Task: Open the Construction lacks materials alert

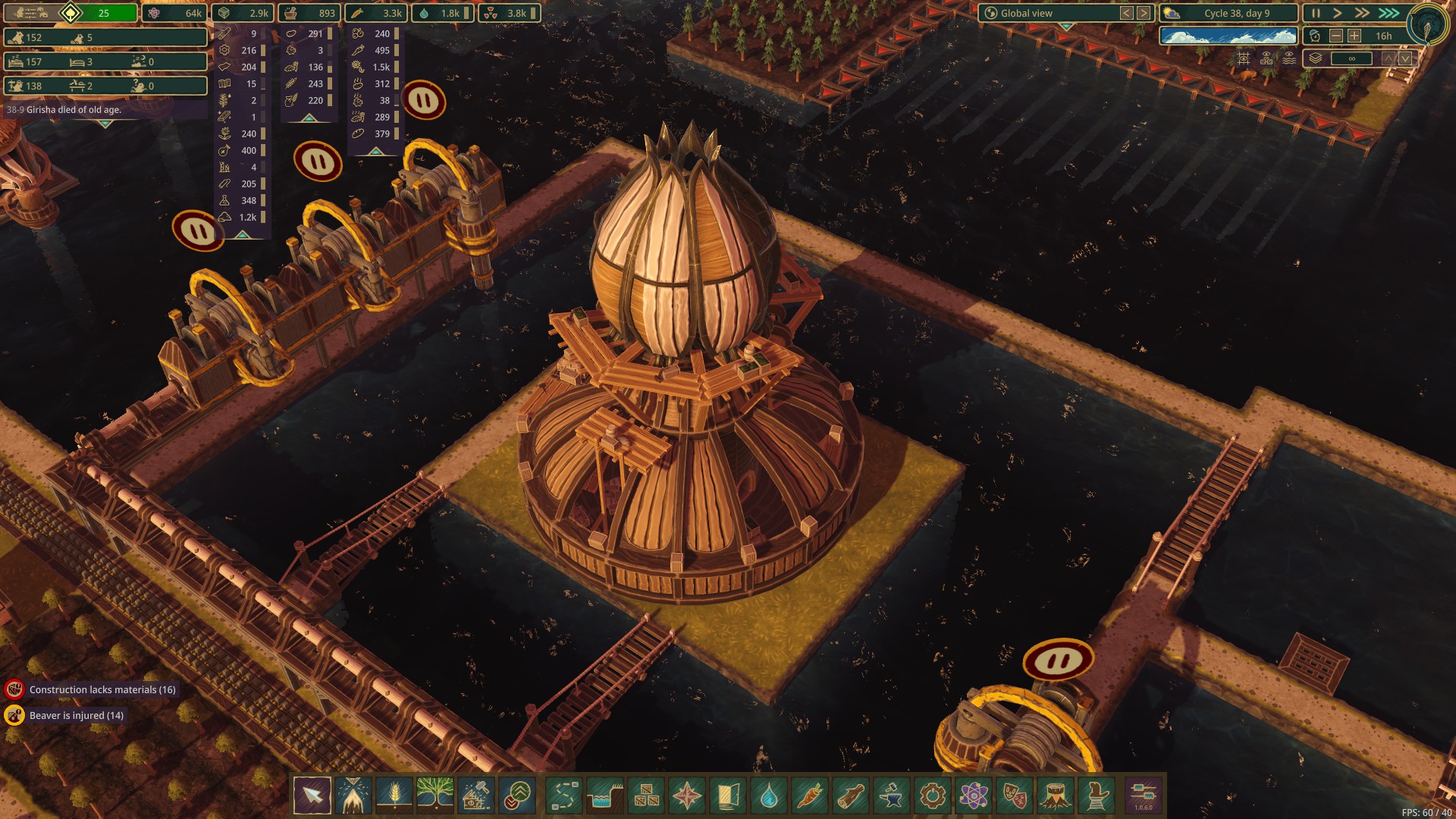Action: pyautogui.click(x=102, y=689)
